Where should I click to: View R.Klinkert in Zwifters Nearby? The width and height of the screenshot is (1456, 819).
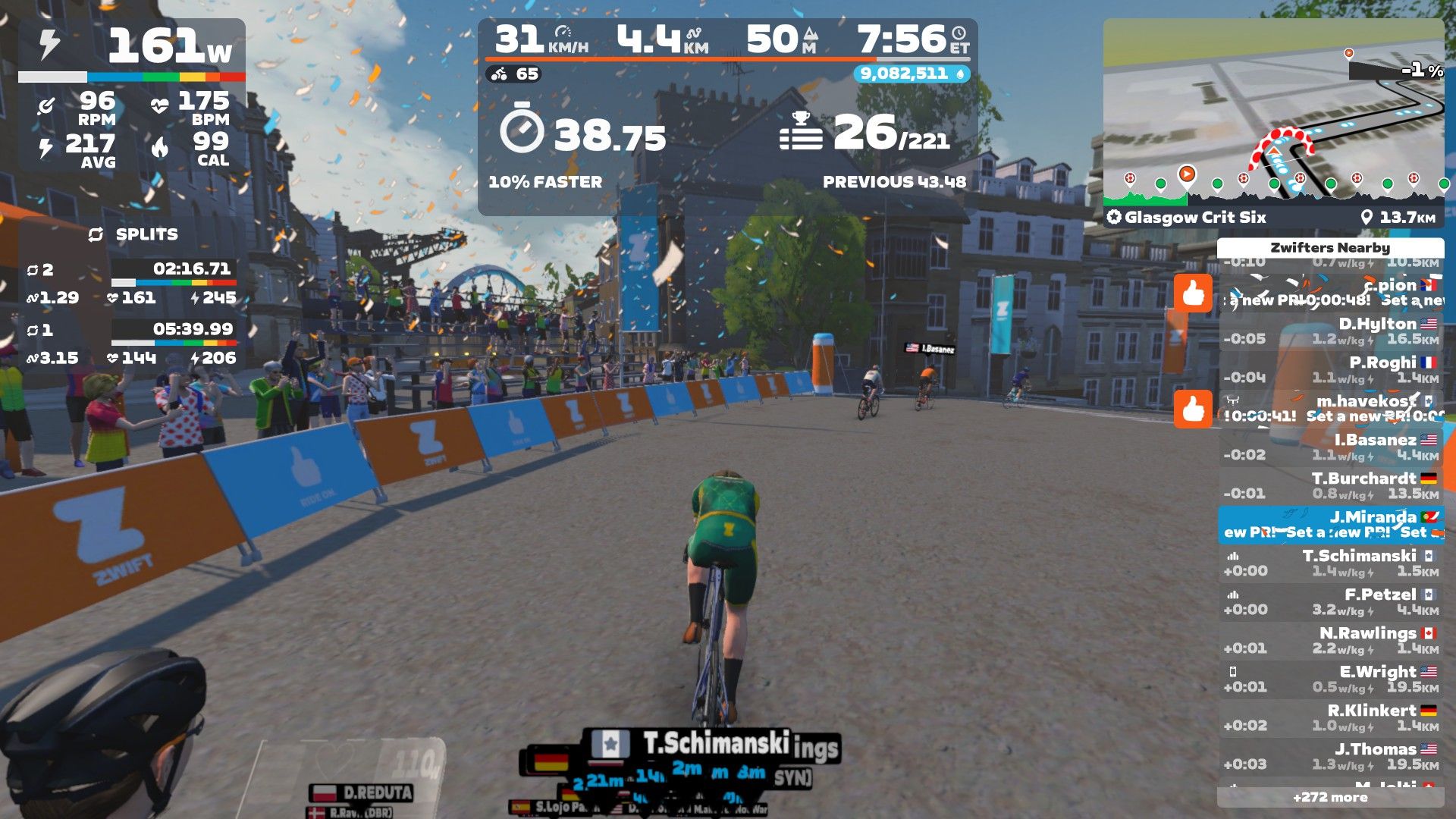1331,718
